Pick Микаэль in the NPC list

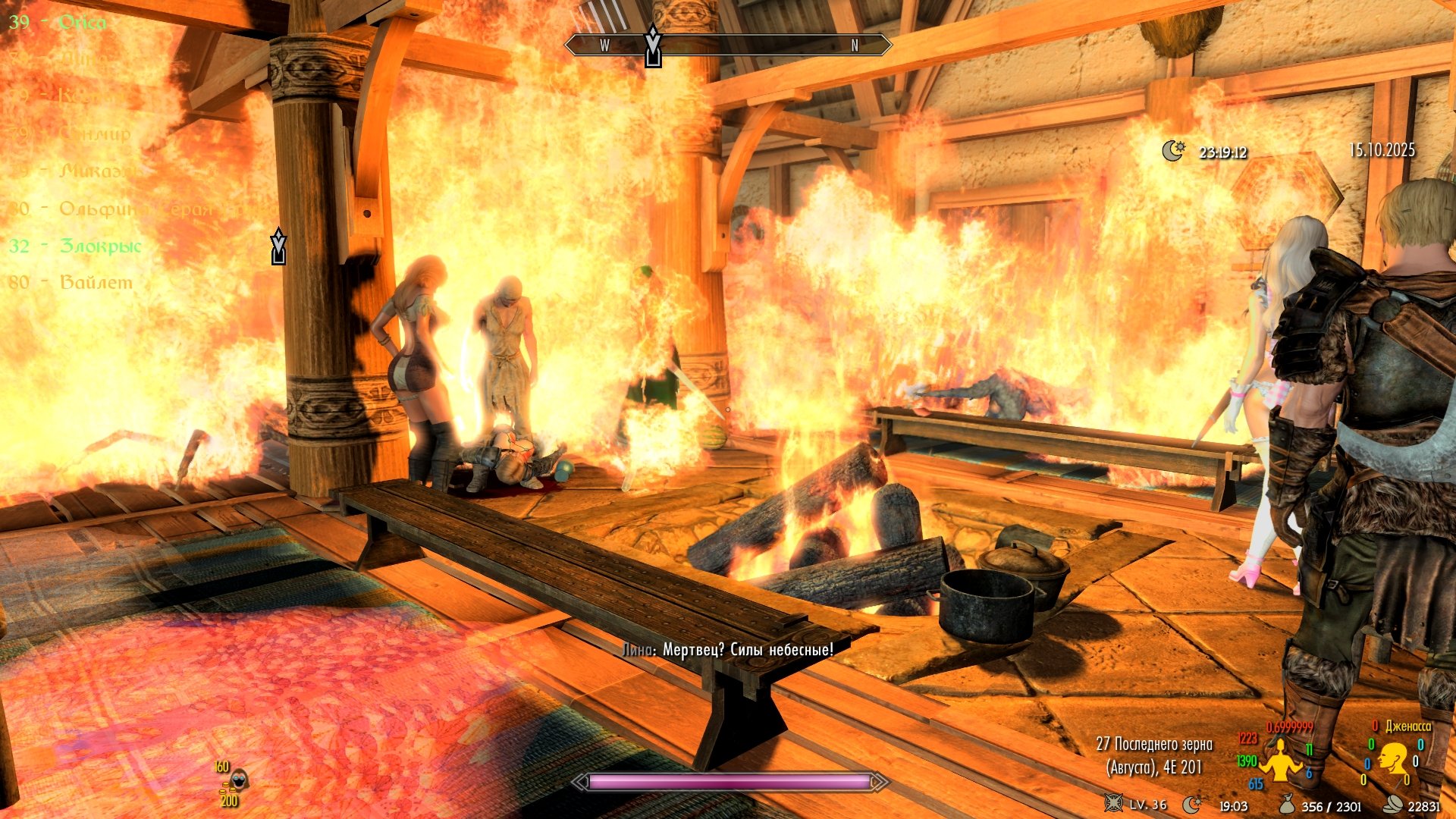pyautogui.click(x=100, y=171)
